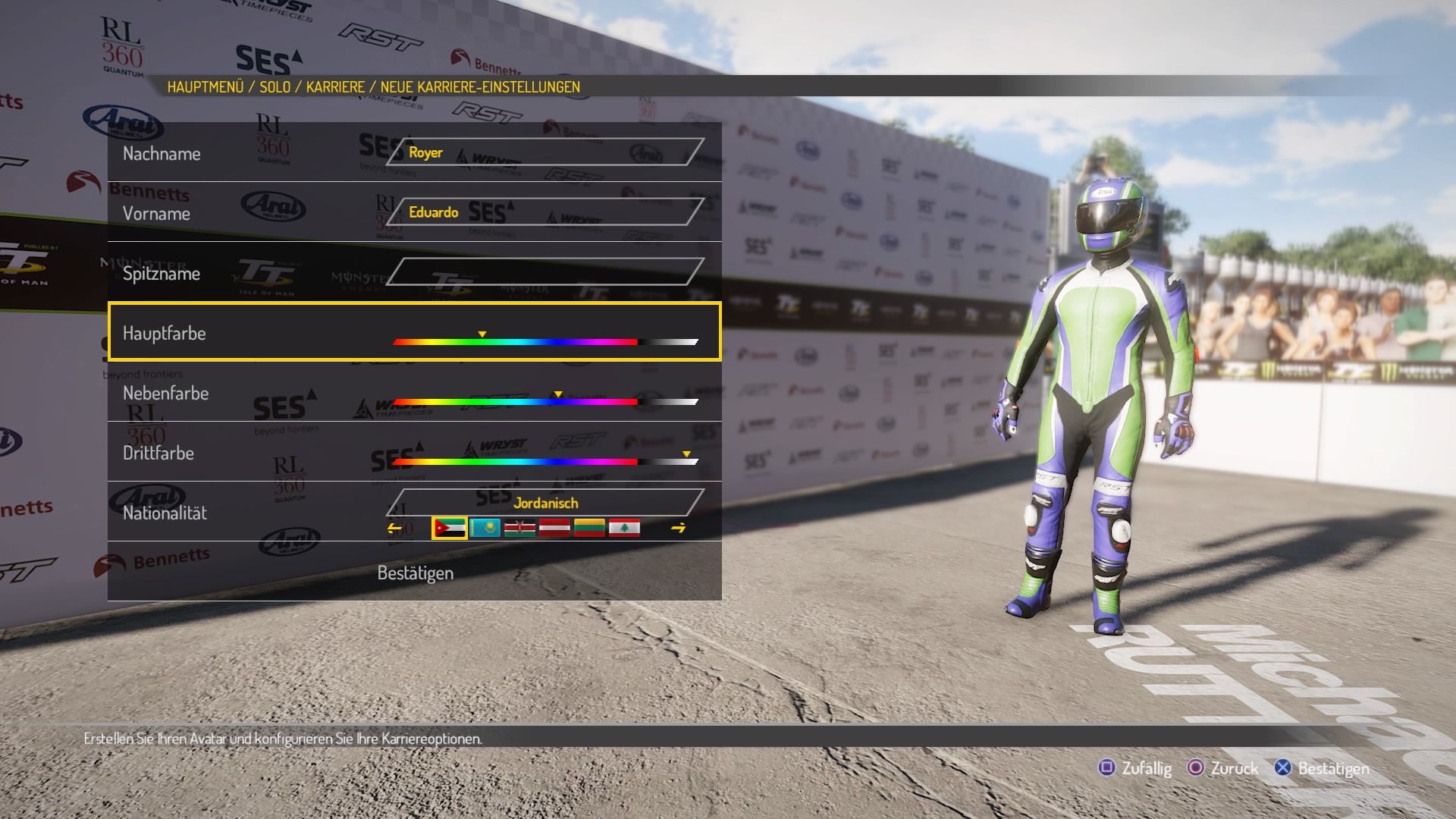This screenshot has height=819, width=1456.
Task: Choose the Kazakhstan flag
Action: 485,528
